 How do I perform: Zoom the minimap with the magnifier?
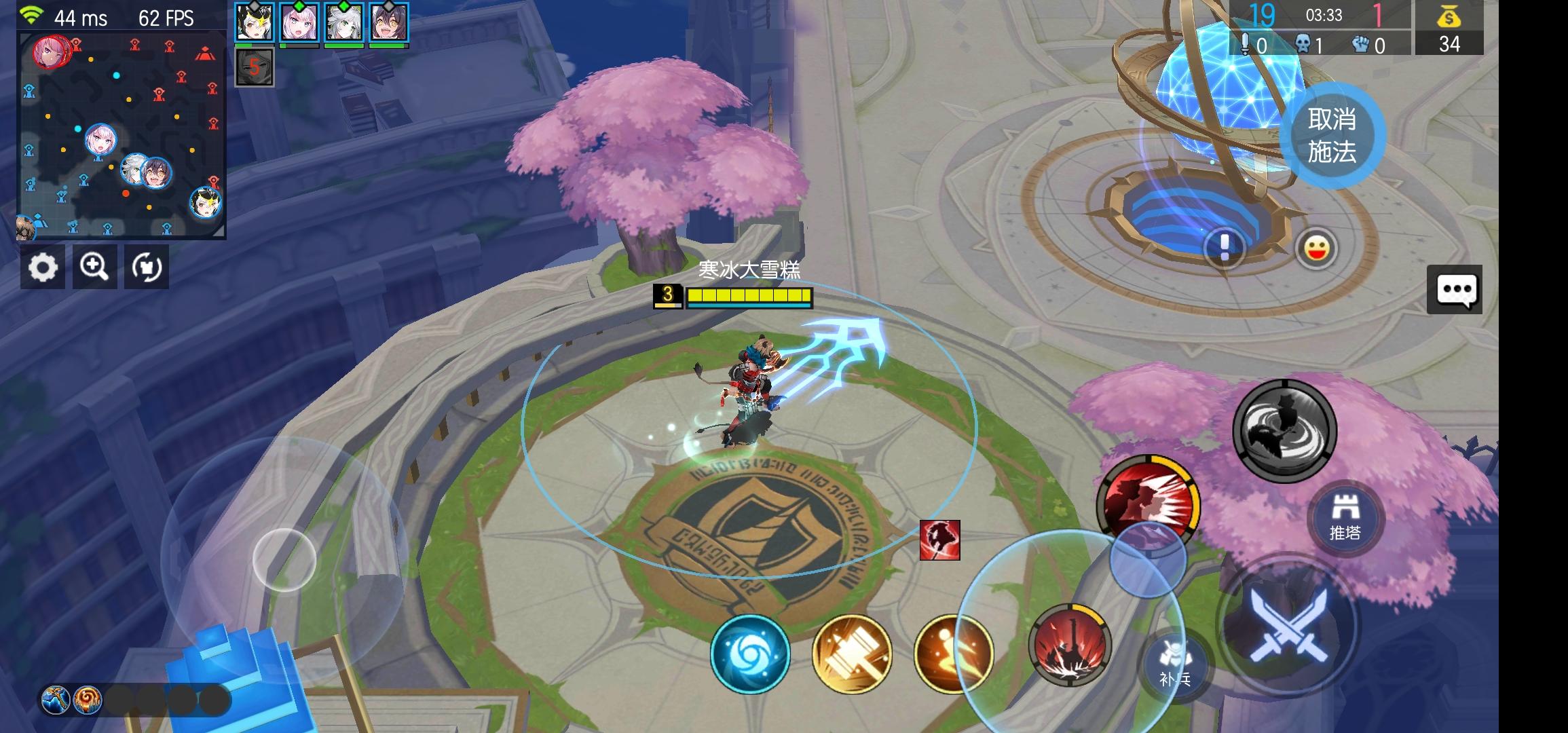pos(95,267)
